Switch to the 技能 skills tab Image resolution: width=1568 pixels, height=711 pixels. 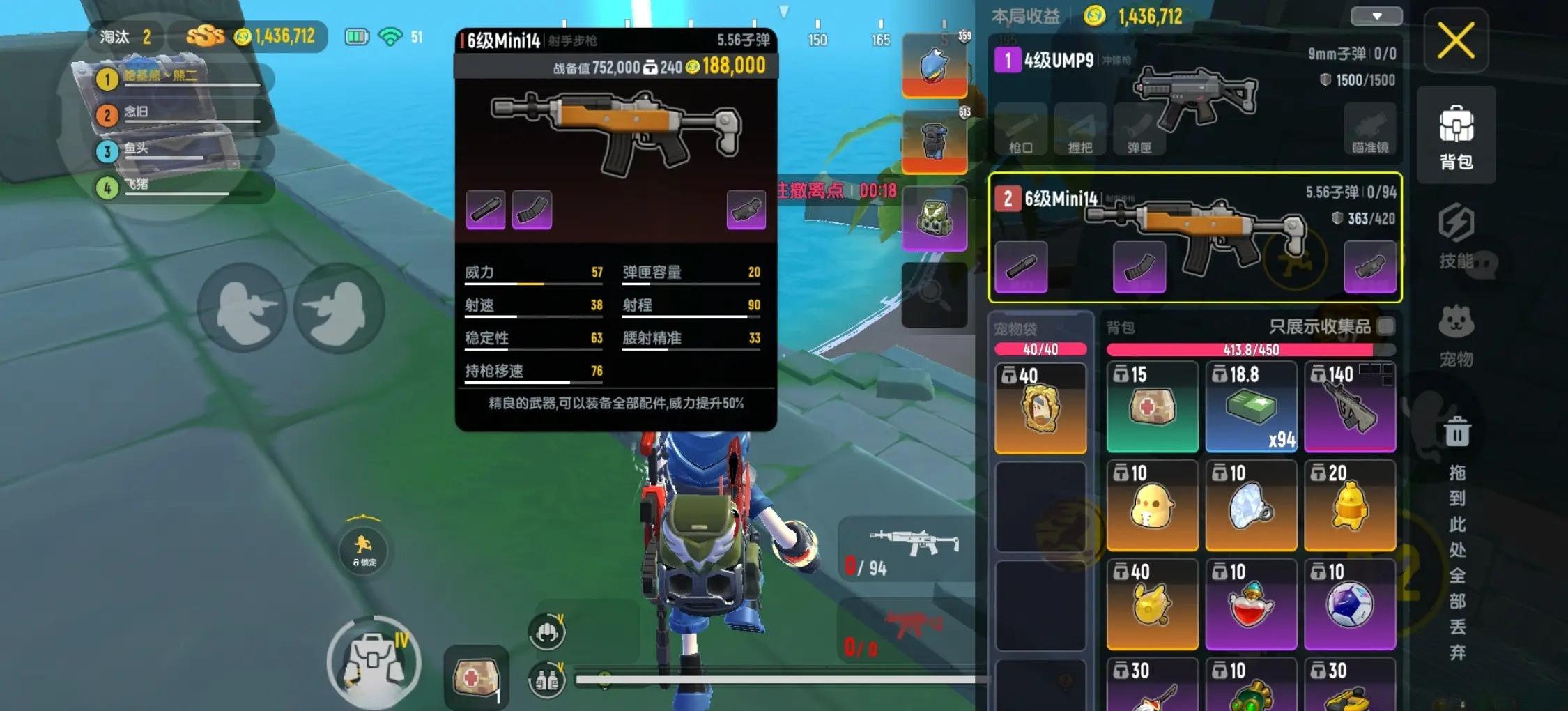coord(1456,236)
